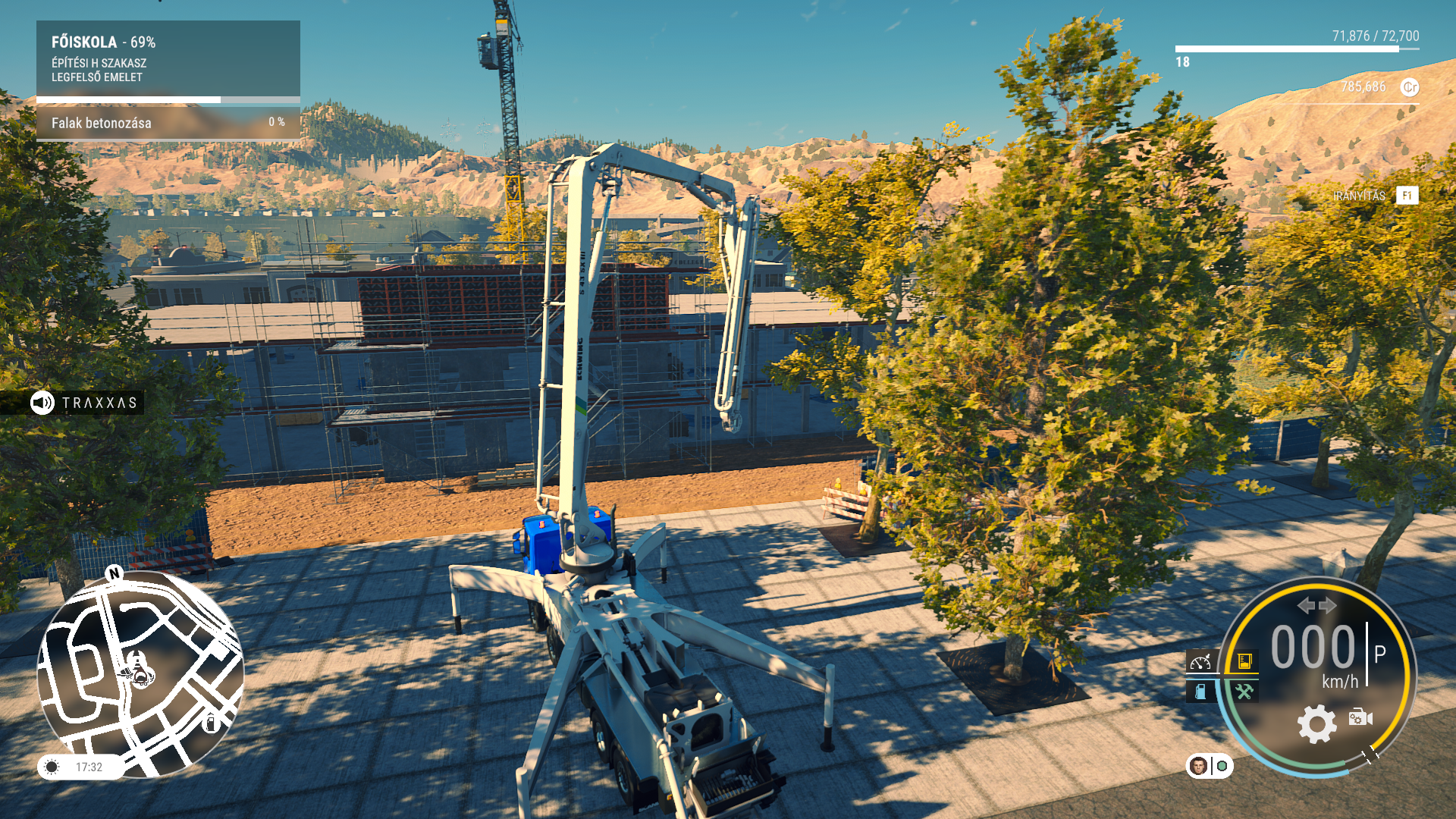Screen dimensions: 1456x819
Task: Click the white gear settings icon
Action: (1317, 723)
